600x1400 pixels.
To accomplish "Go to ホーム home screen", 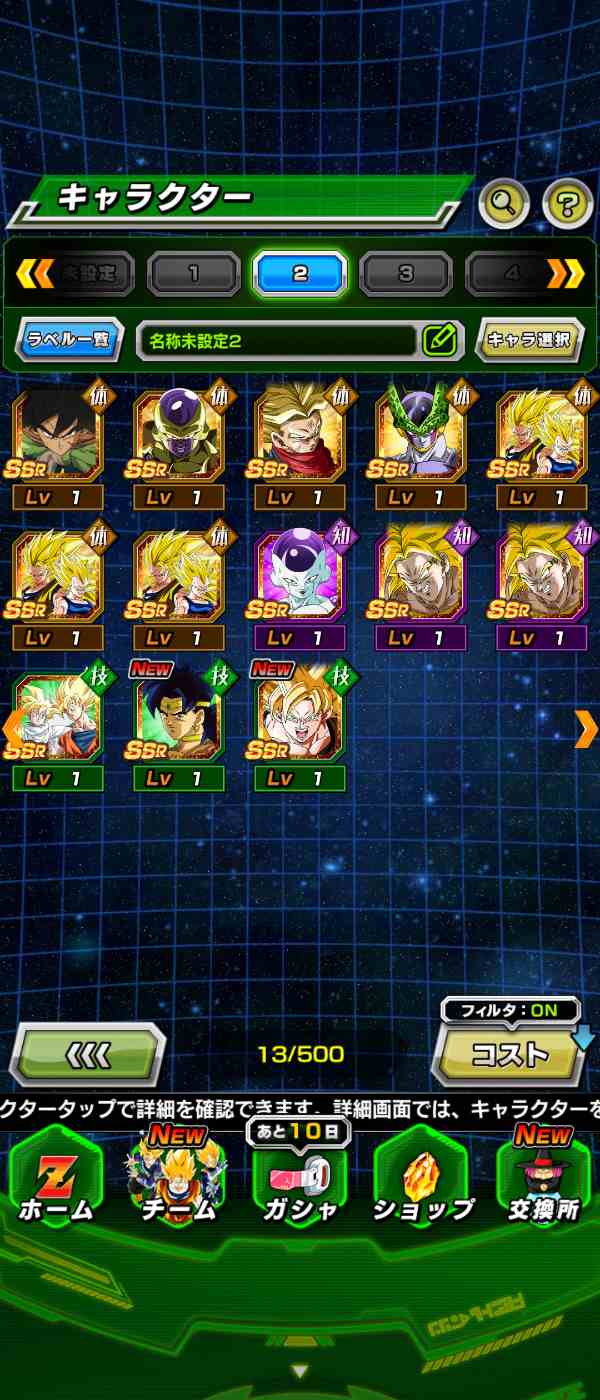I will click(56, 1180).
